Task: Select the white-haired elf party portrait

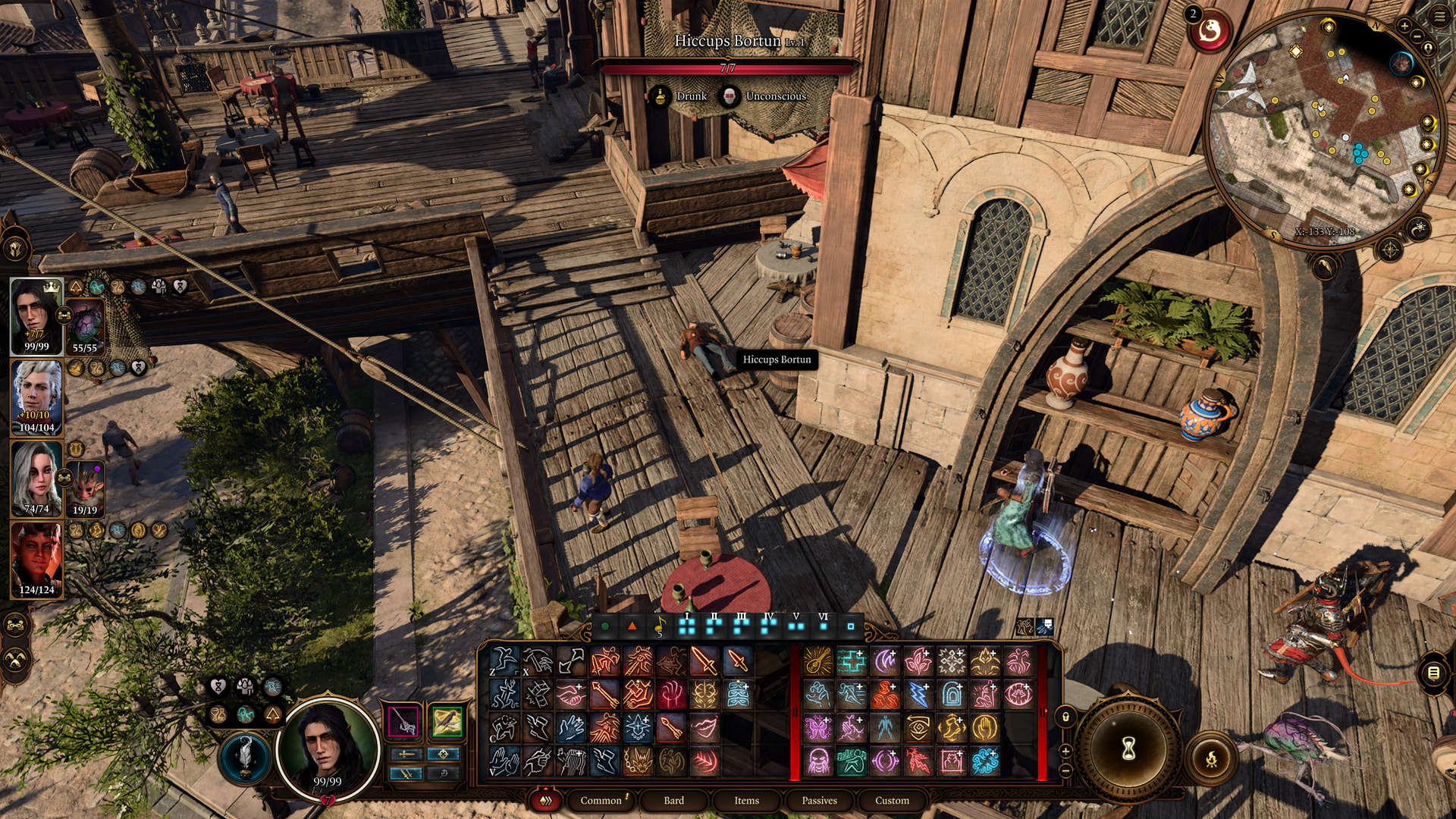Action: tap(36, 397)
